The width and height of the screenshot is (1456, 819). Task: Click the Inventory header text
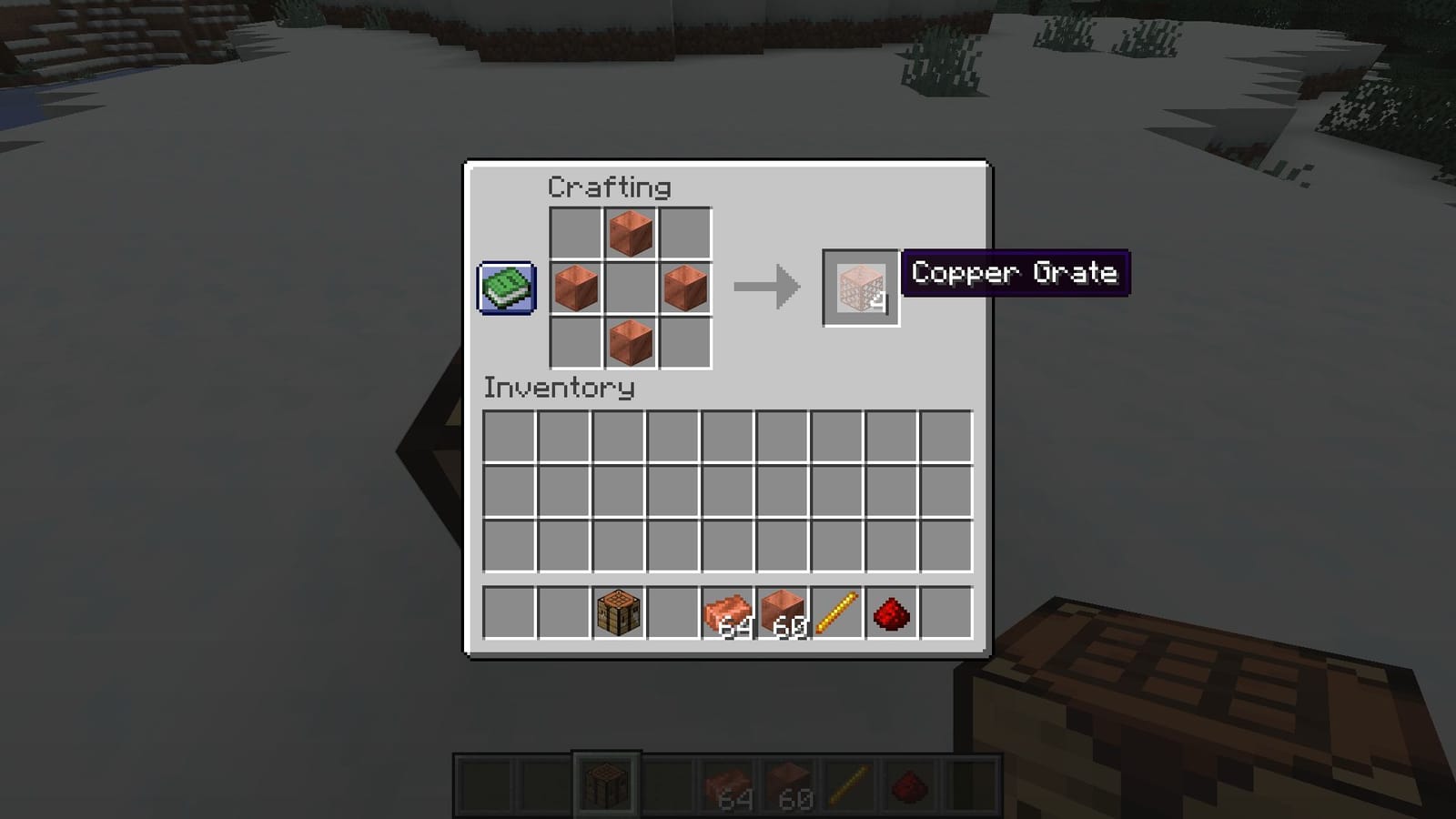(x=558, y=389)
